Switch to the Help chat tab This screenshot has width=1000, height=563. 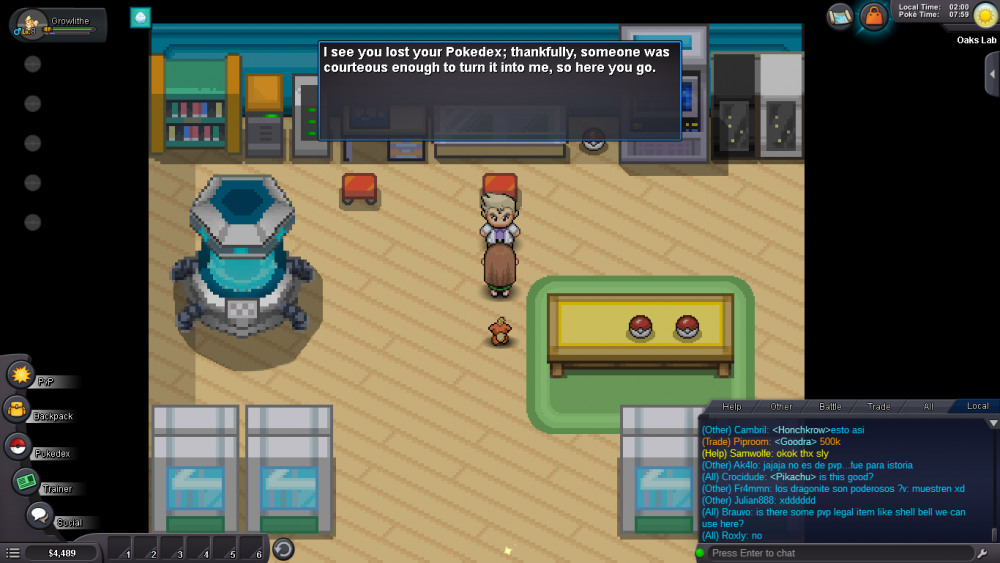click(732, 406)
